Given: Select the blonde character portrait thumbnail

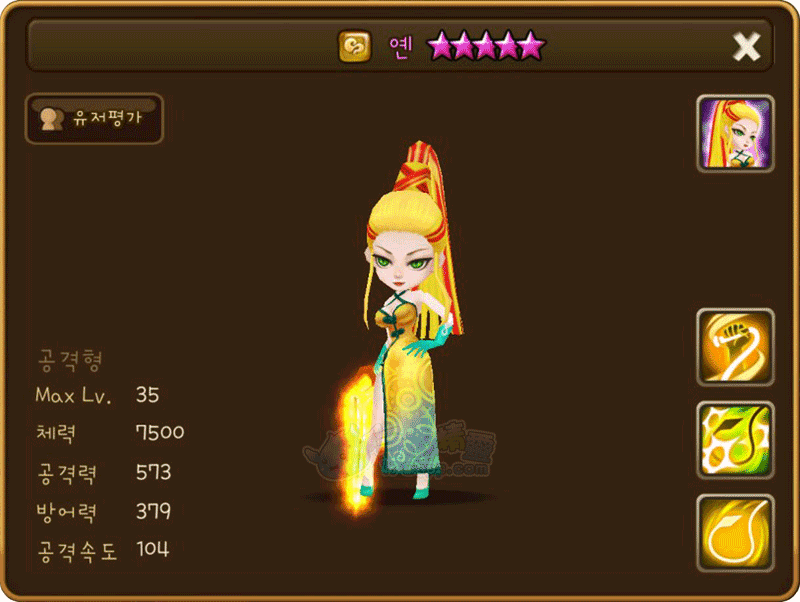Looking at the screenshot, I should click(735, 135).
